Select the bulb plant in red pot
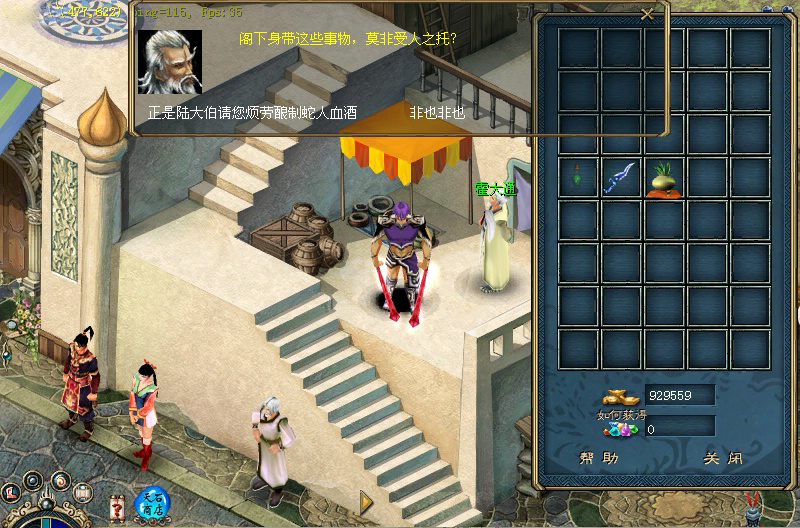The image size is (800, 528). [664, 178]
